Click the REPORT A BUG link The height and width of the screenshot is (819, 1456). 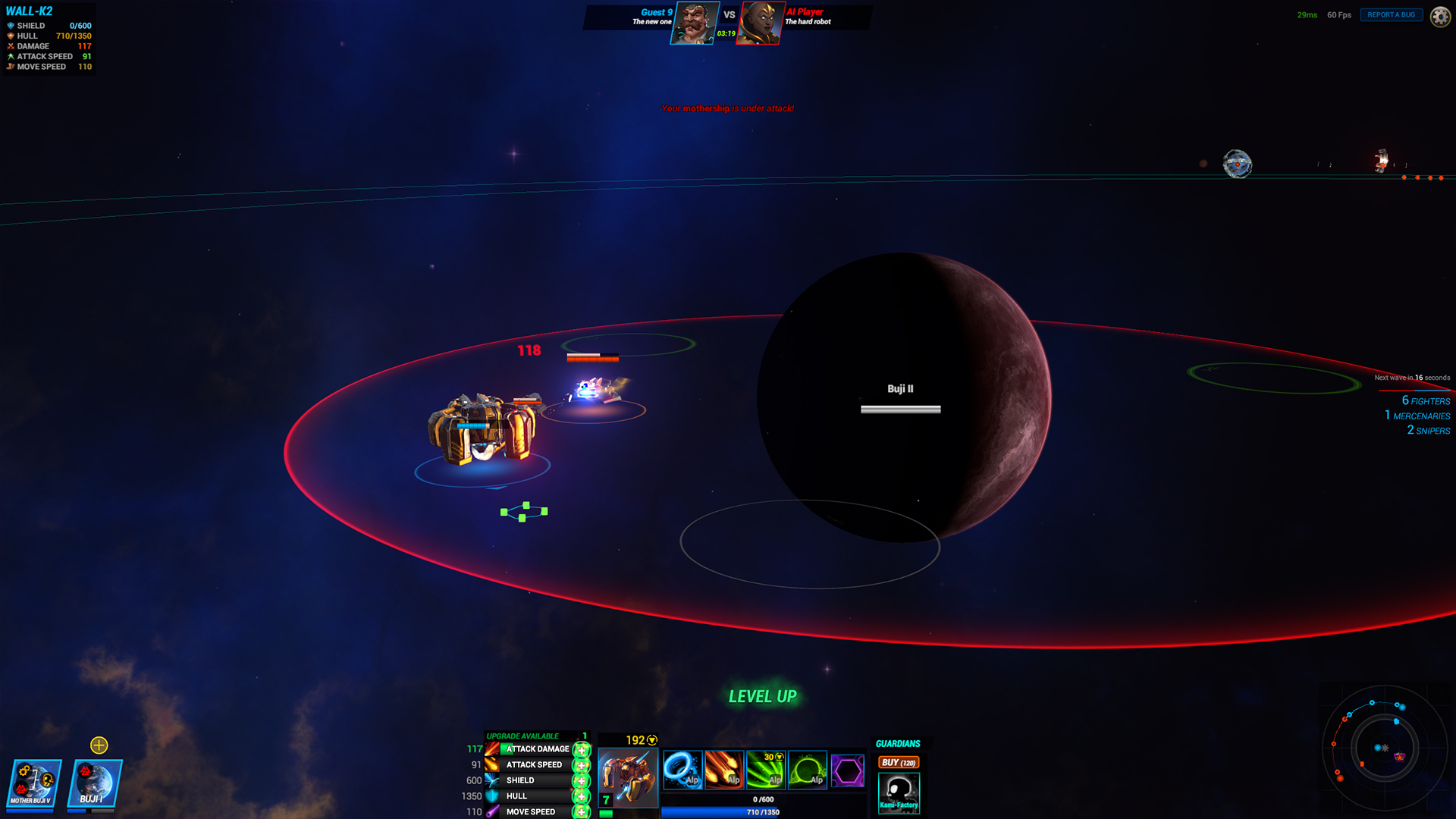coord(1391,14)
